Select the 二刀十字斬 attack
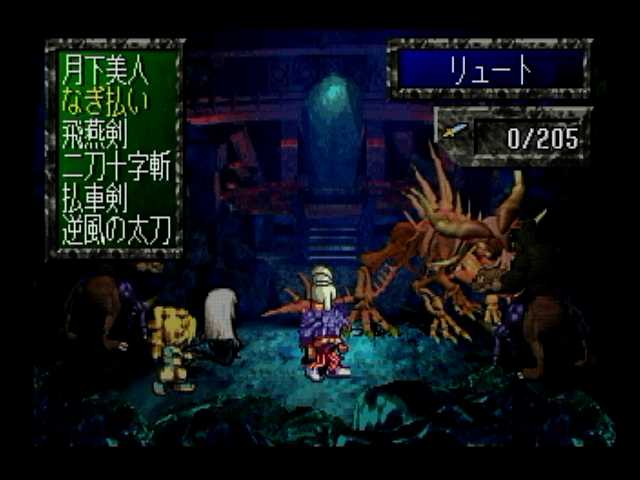Screen dimensions: 640x480 tap(118, 168)
